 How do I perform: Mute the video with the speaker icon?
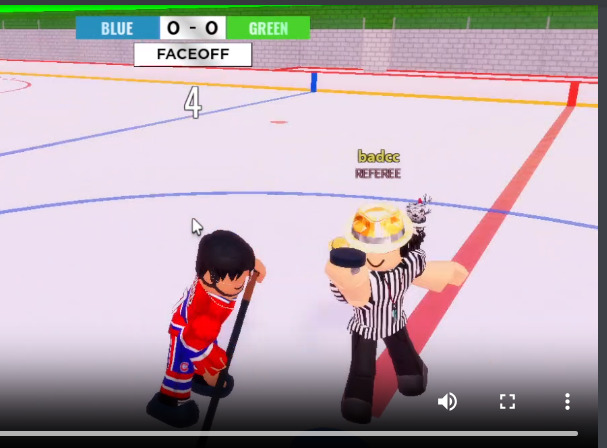447,402
